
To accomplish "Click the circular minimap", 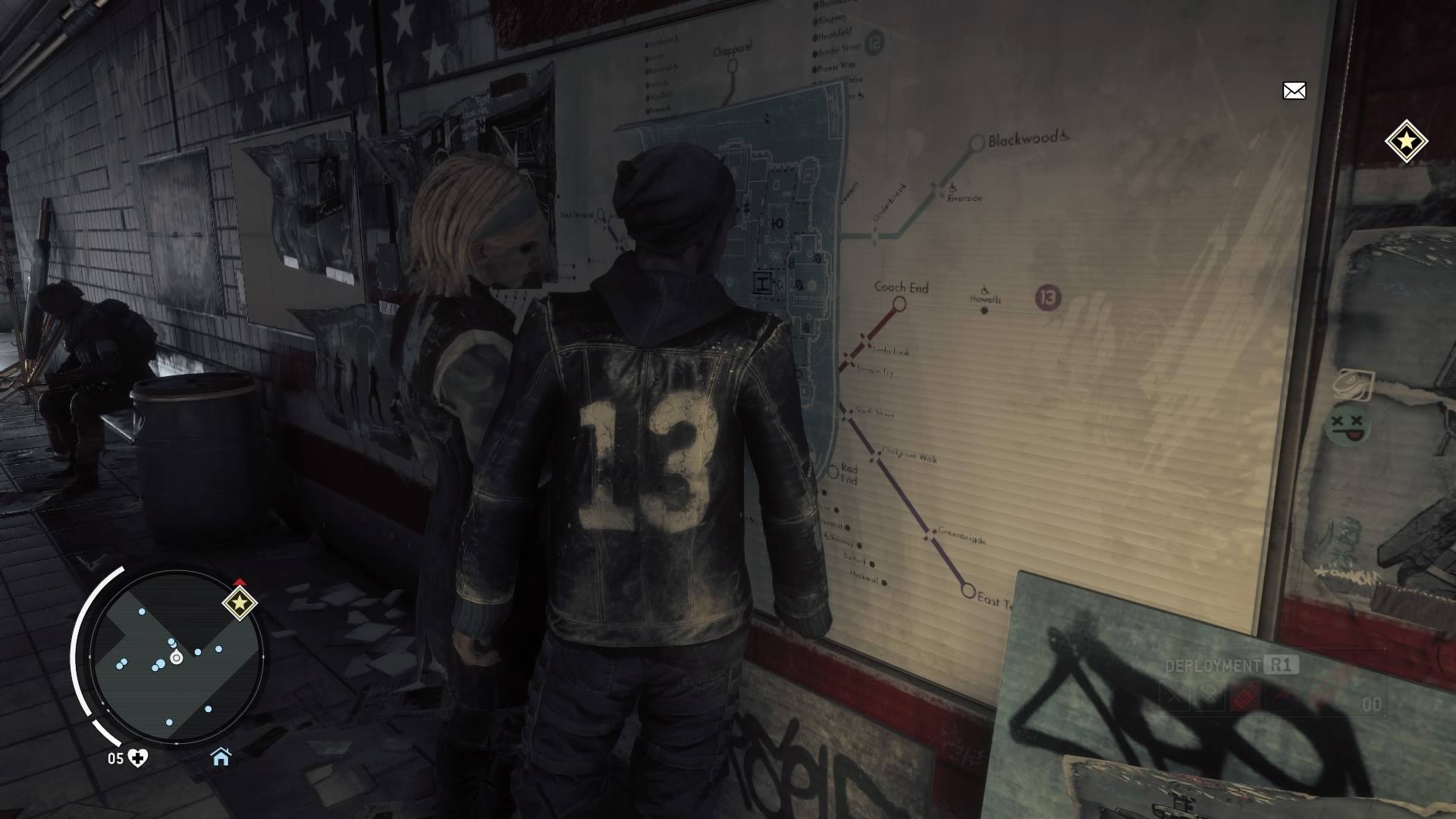I will tap(176, 657).
